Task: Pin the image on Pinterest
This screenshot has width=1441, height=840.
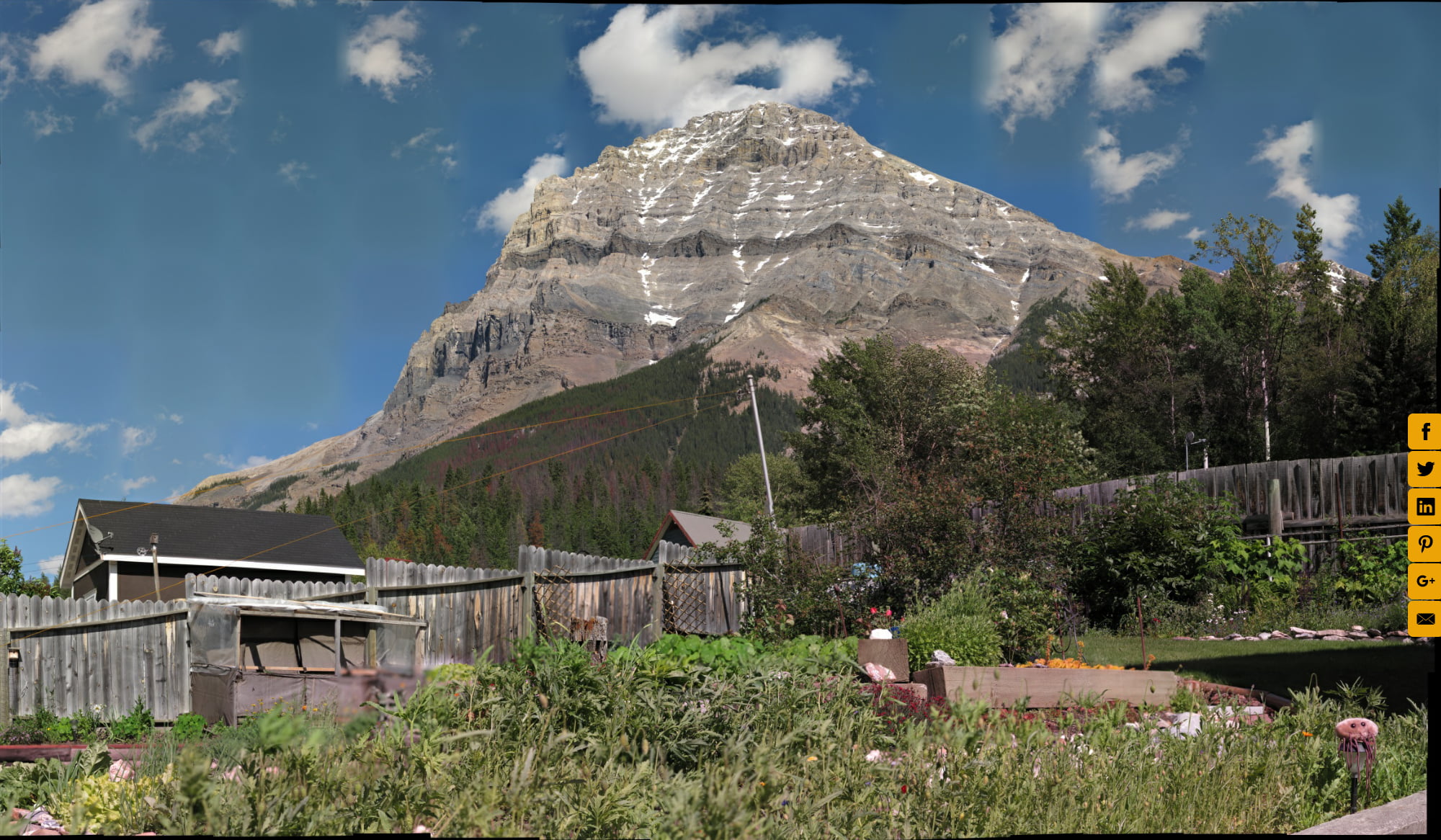Action: 1424,544
